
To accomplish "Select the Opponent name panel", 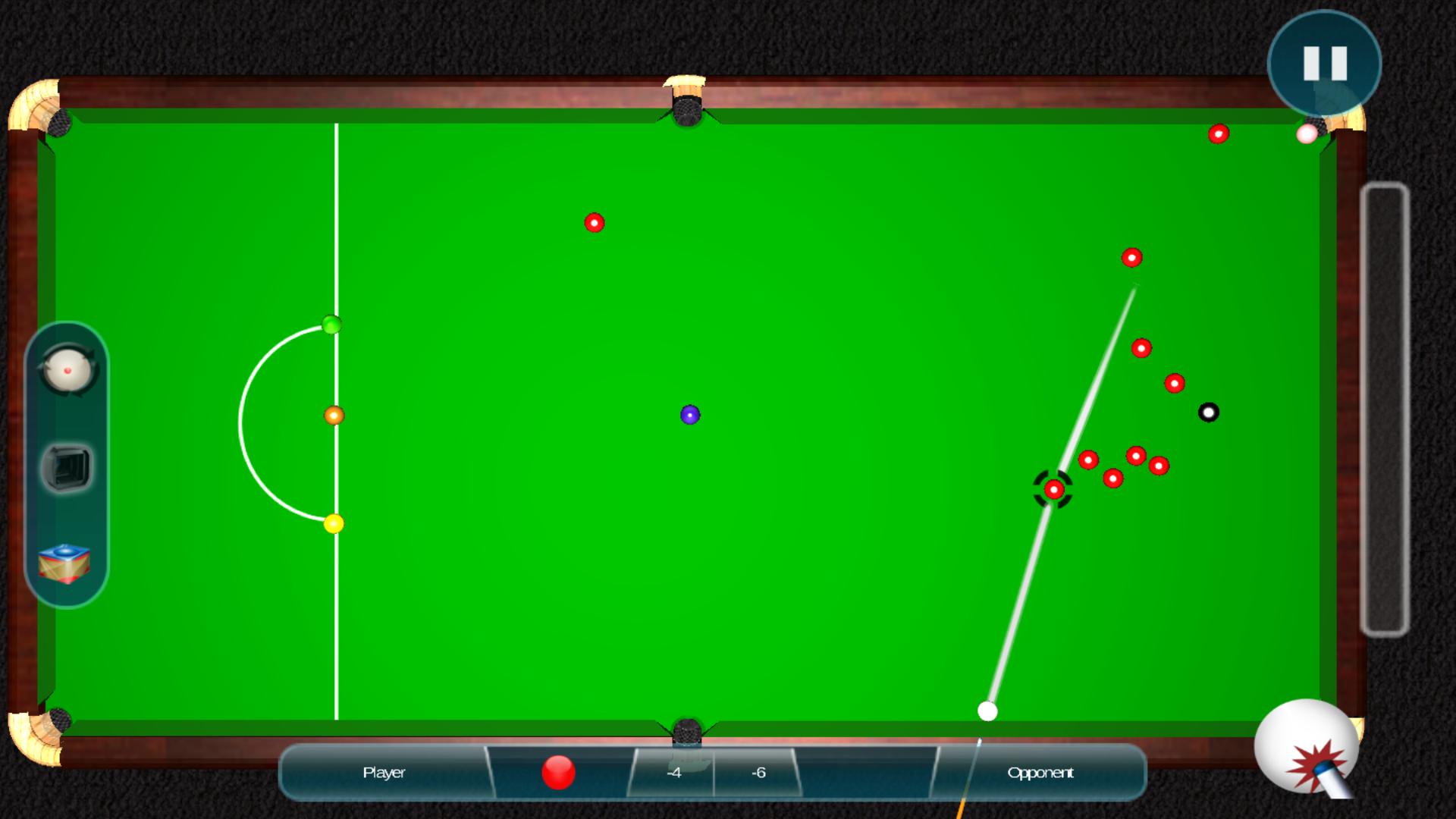I will 1039,772.
